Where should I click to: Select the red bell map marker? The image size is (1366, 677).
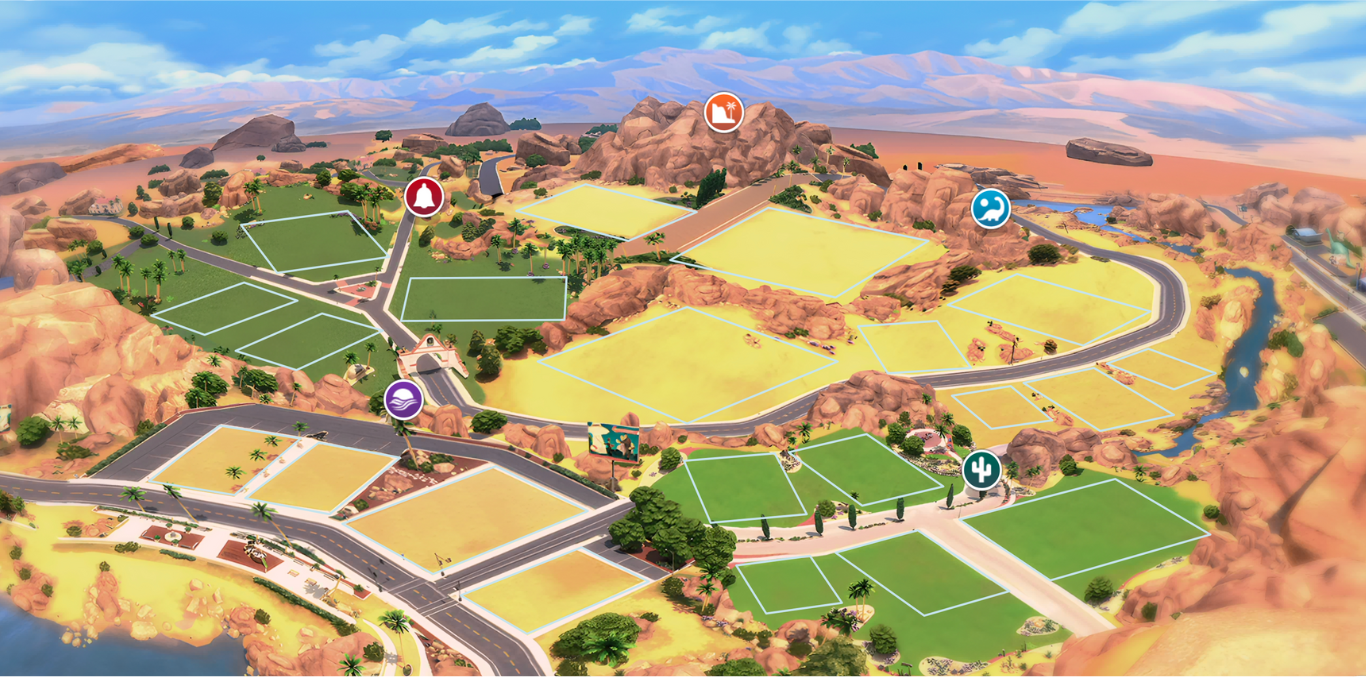pos(424,195)
